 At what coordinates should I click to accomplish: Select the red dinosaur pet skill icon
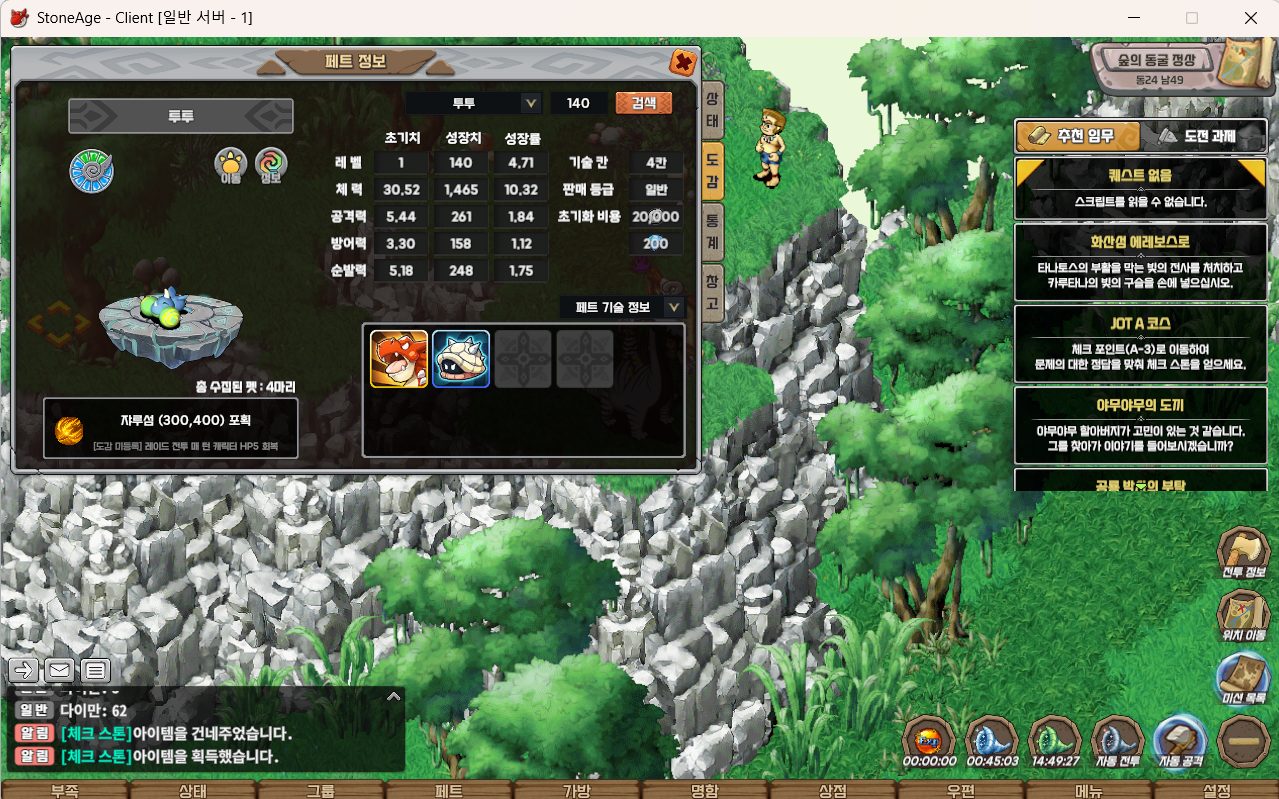pos(399,359)
